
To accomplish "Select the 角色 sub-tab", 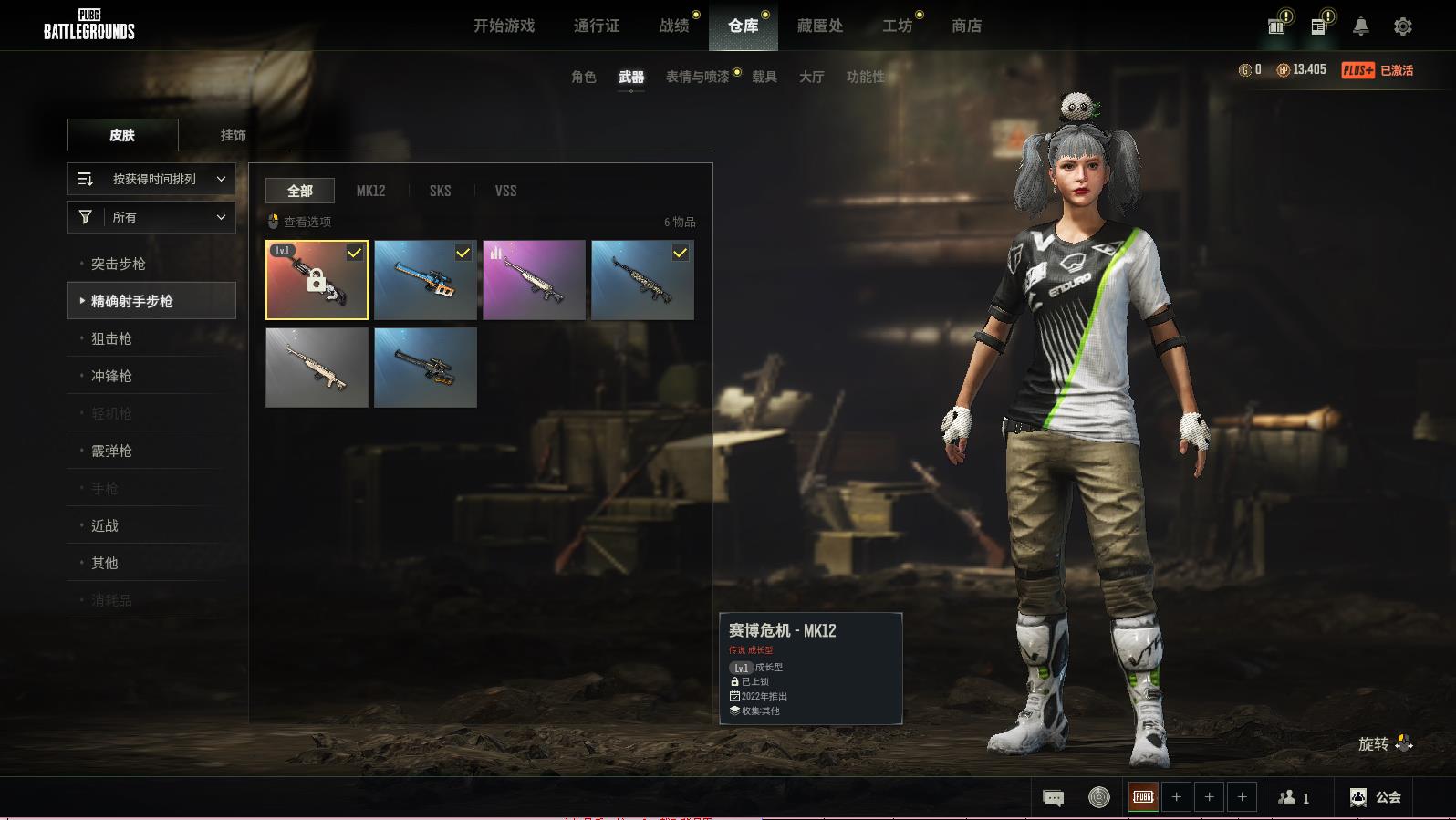I will (583, 77).
